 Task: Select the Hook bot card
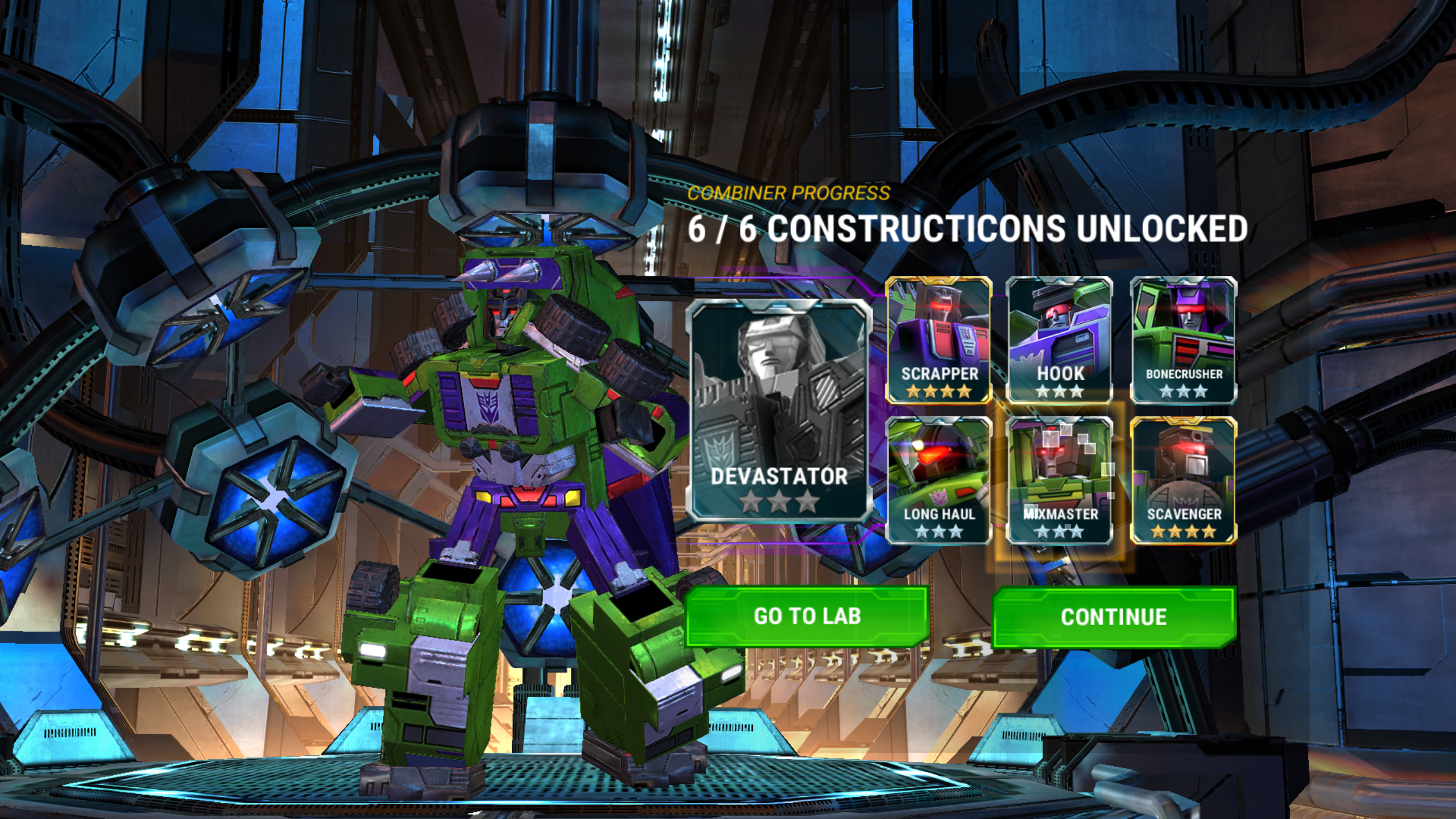pos(1060,340)
